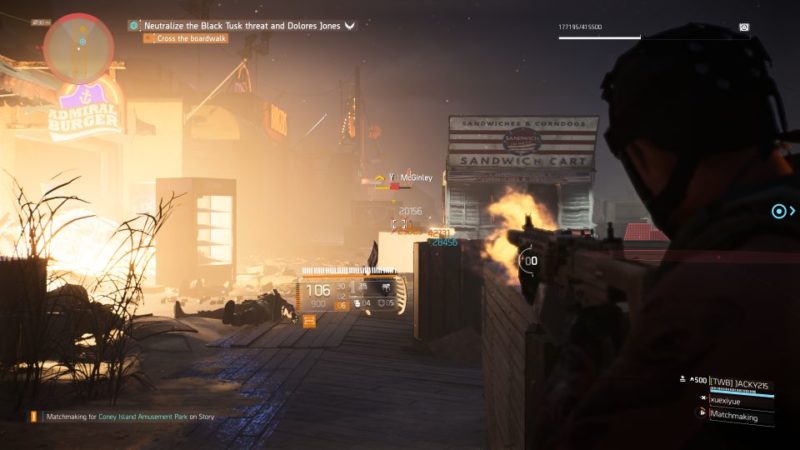Select the grenade count icon in weapon HUD

pyautogui.click(x=359, y=303)
